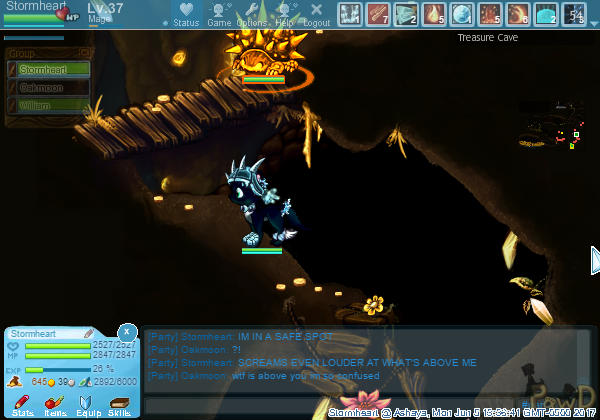The height and width of the screenshot is (420, 600).
Task: Open the Game menu
Action: [219, 14]
